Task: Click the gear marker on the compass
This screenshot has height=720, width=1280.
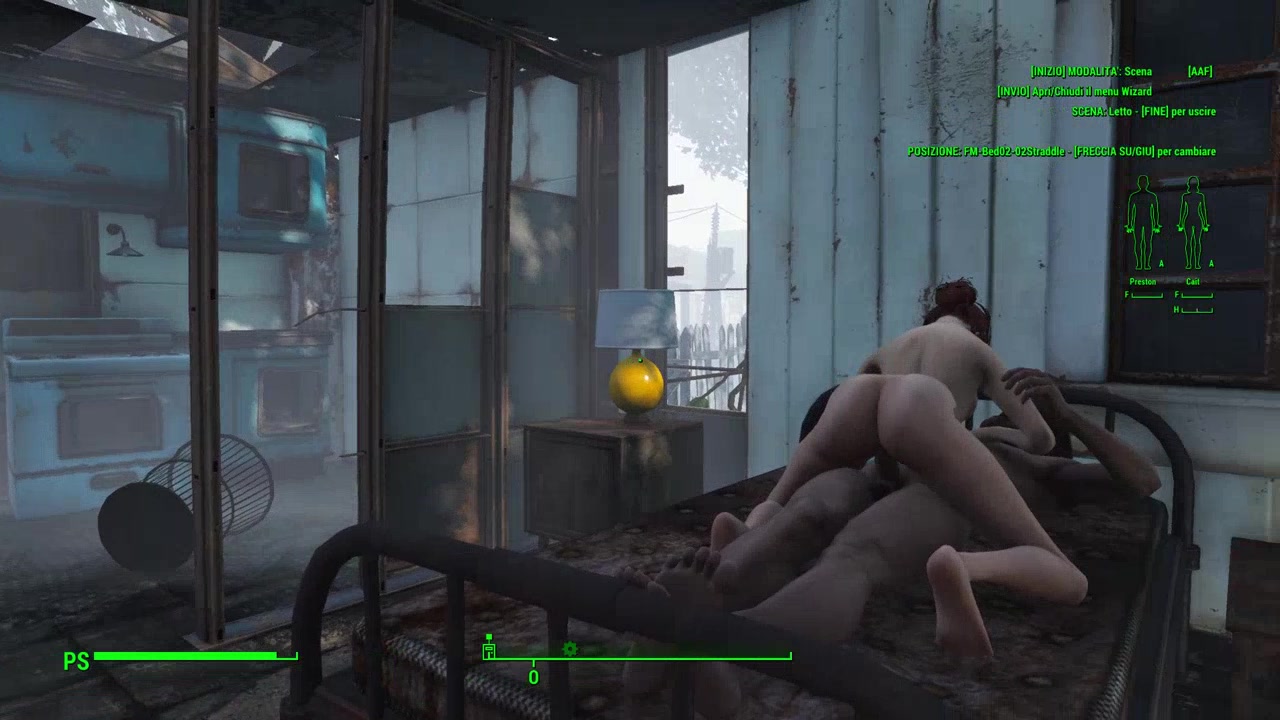Action: [x=570, y=649]
